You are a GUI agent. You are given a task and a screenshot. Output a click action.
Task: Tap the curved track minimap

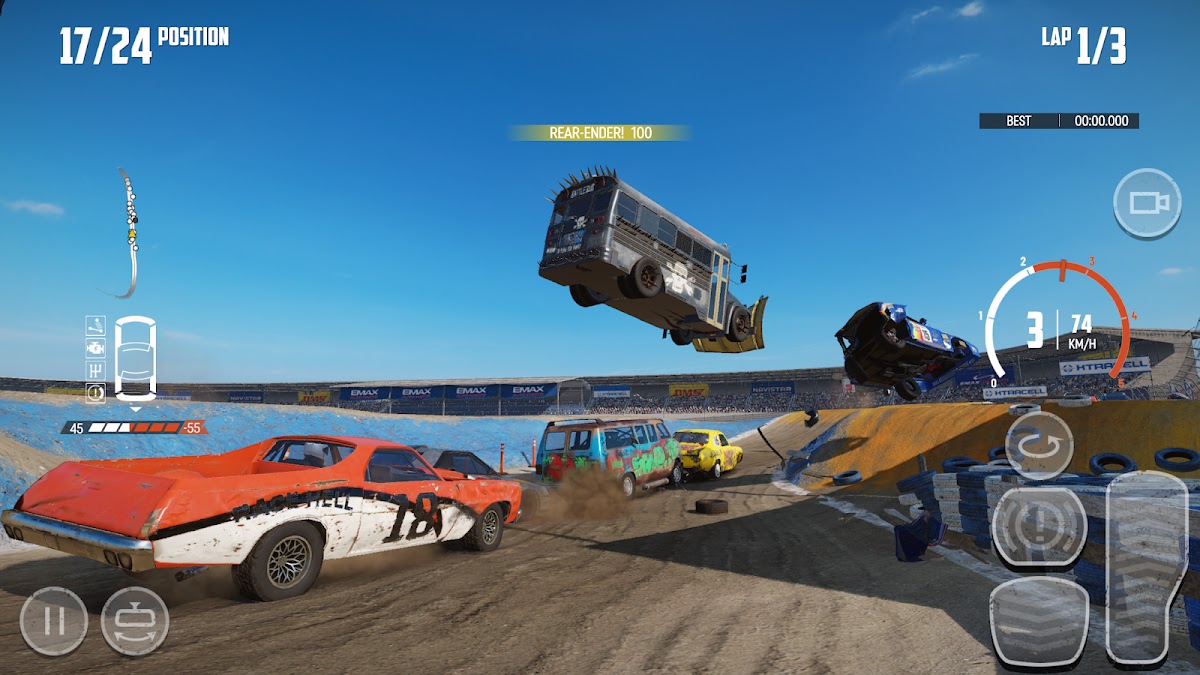click(129, 234)
